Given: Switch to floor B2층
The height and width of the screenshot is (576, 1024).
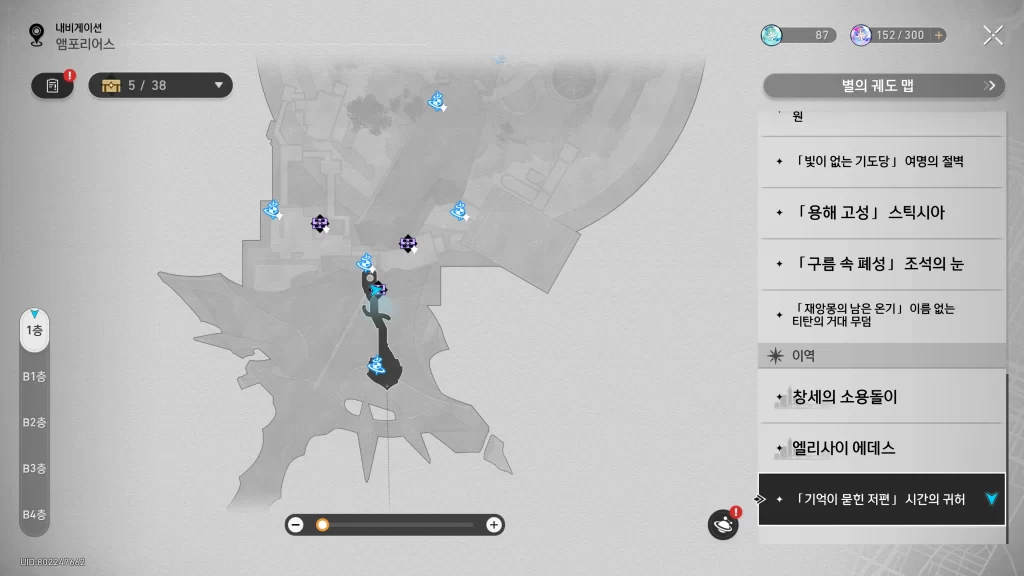Looking at the screenshot, I should [x=35, y=422].
